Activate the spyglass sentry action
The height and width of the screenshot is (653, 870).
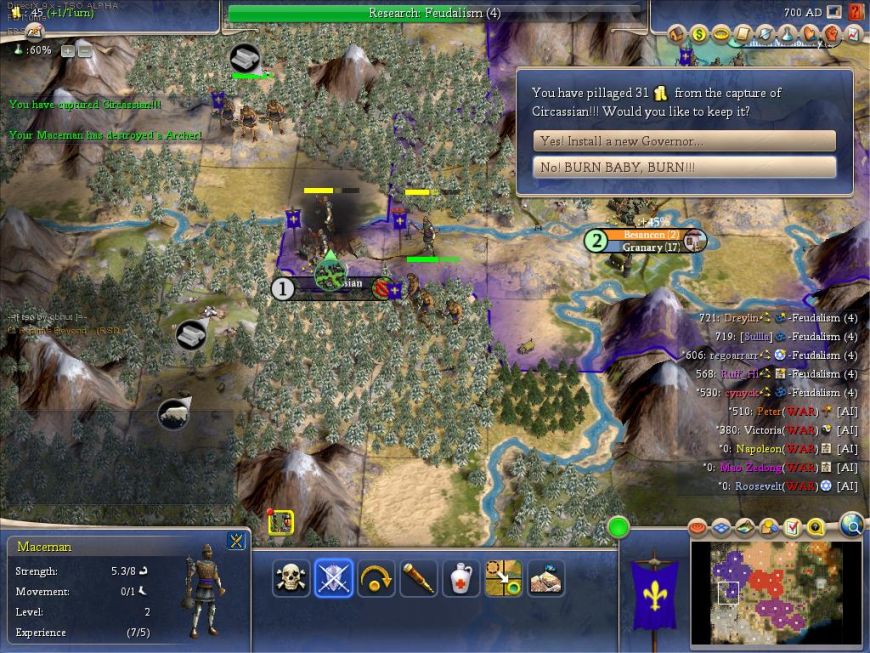click(x=419, y=578)
